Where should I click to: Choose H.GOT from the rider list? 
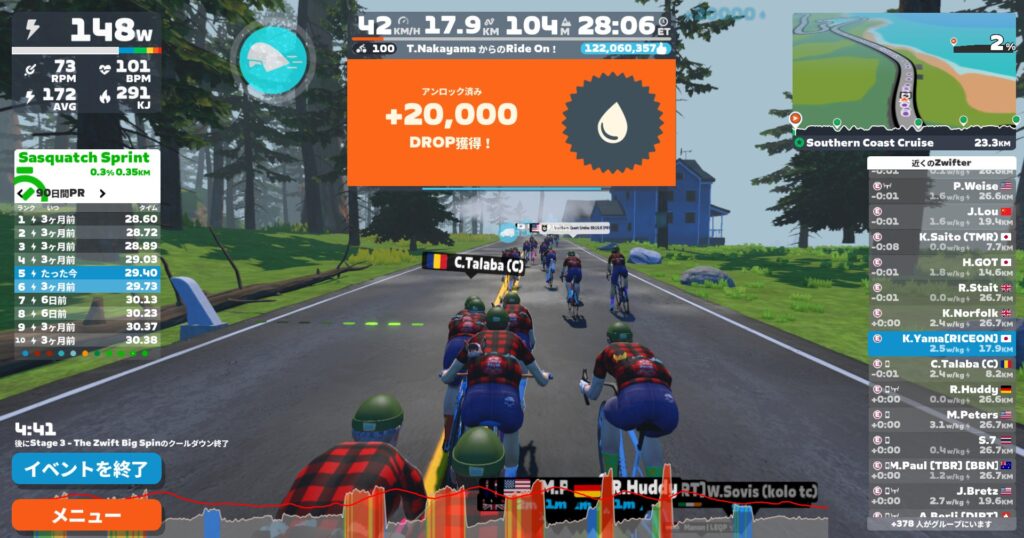(x=941, y=267)
